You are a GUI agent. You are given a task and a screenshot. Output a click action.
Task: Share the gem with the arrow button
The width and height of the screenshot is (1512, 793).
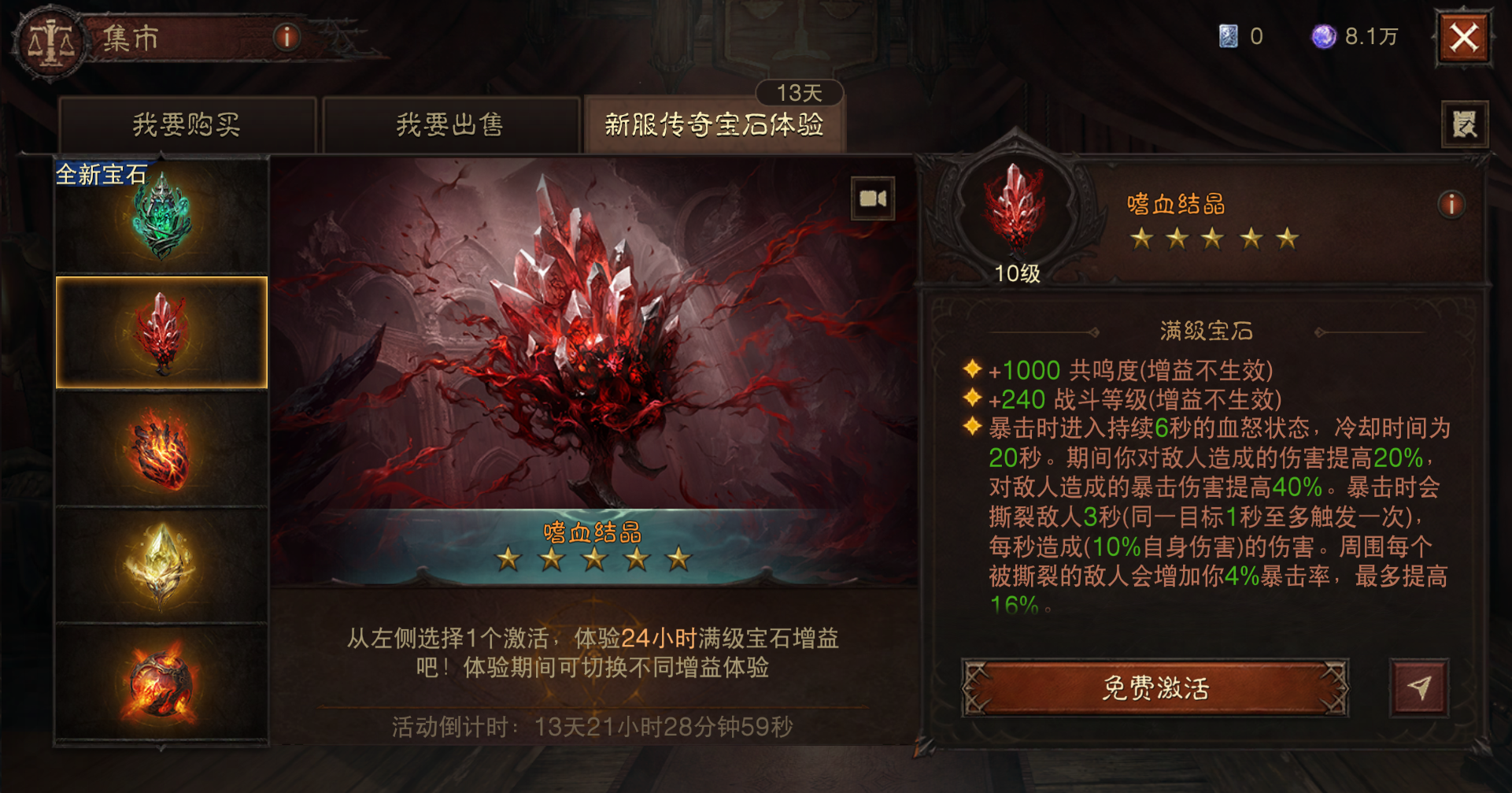[1419, 688]
